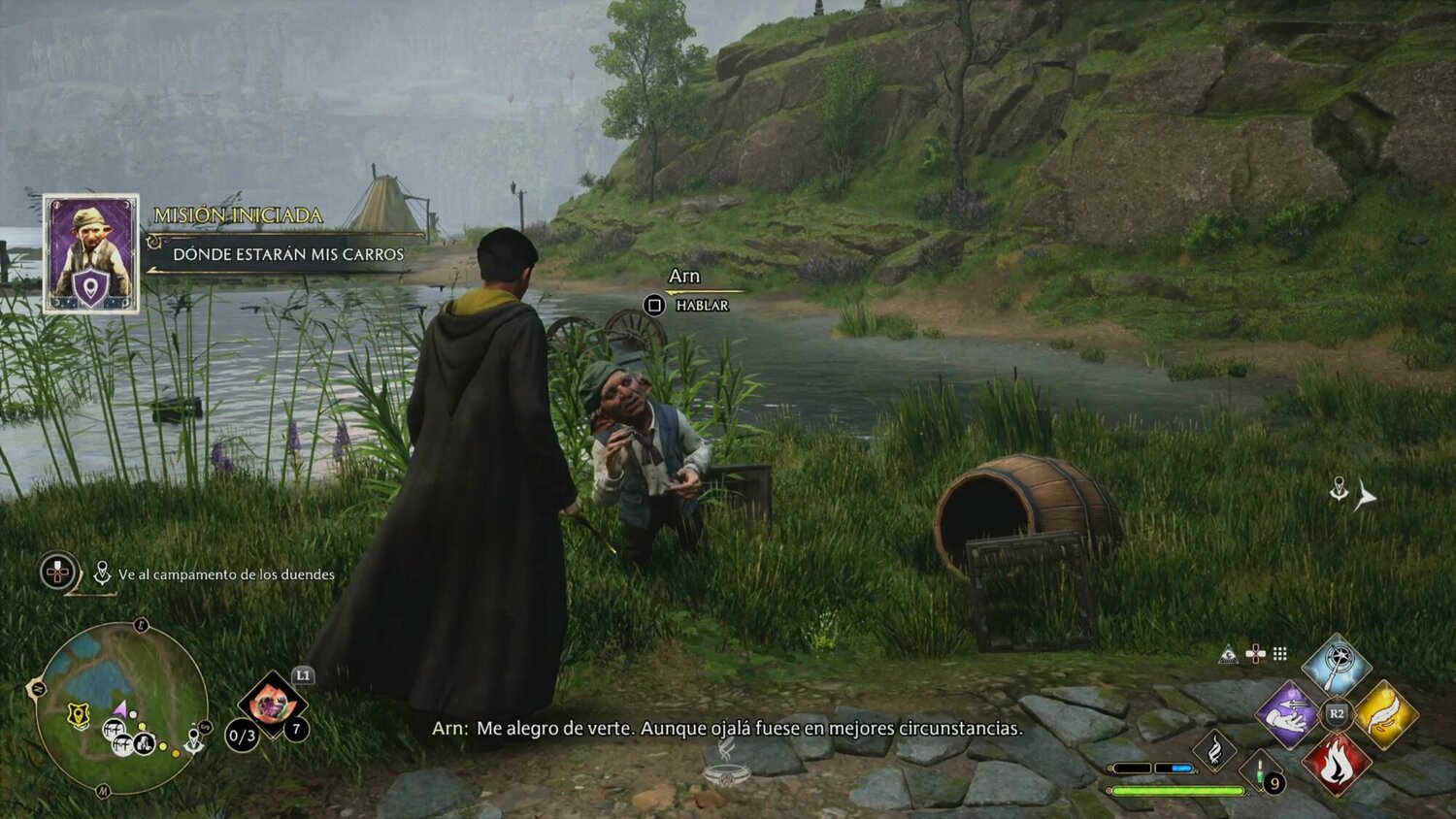Viewport: 1456px width, 819px height.
Task: Click the green health bar
Action: pos(1179,790)
